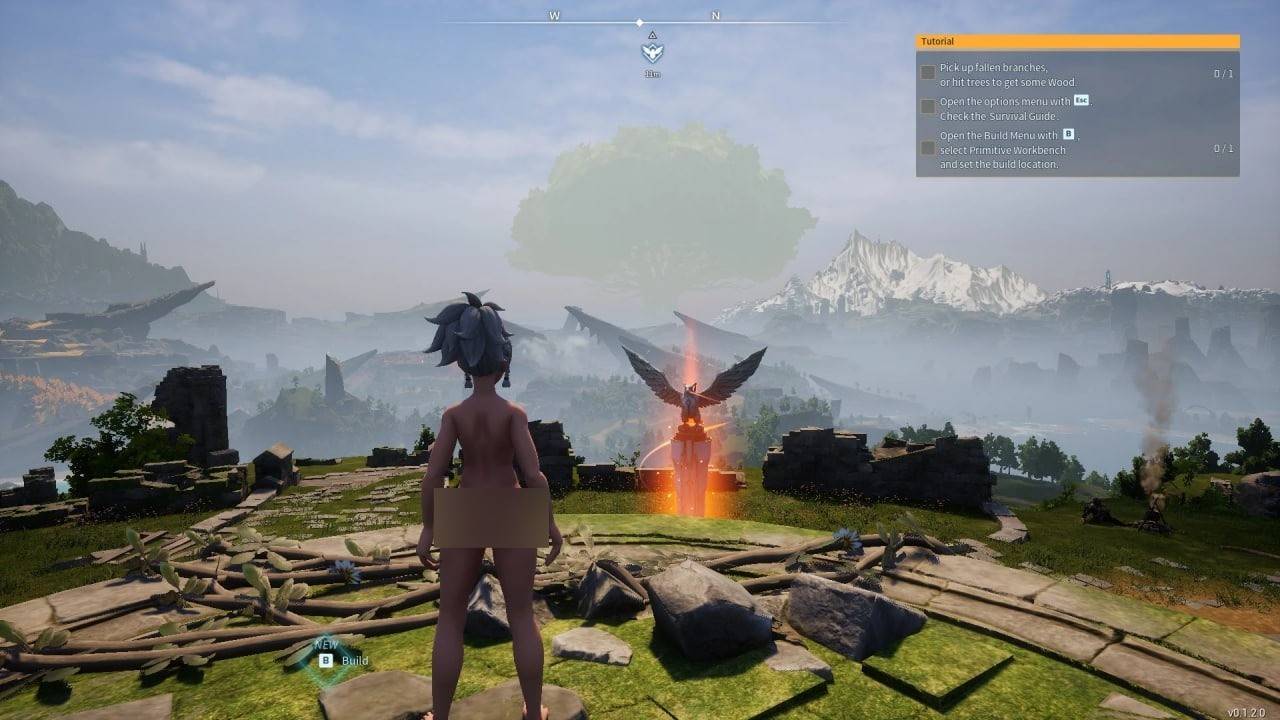Check the fallen branches tutorial objective checkbox
1280x720 pixels.
(928, 73)
